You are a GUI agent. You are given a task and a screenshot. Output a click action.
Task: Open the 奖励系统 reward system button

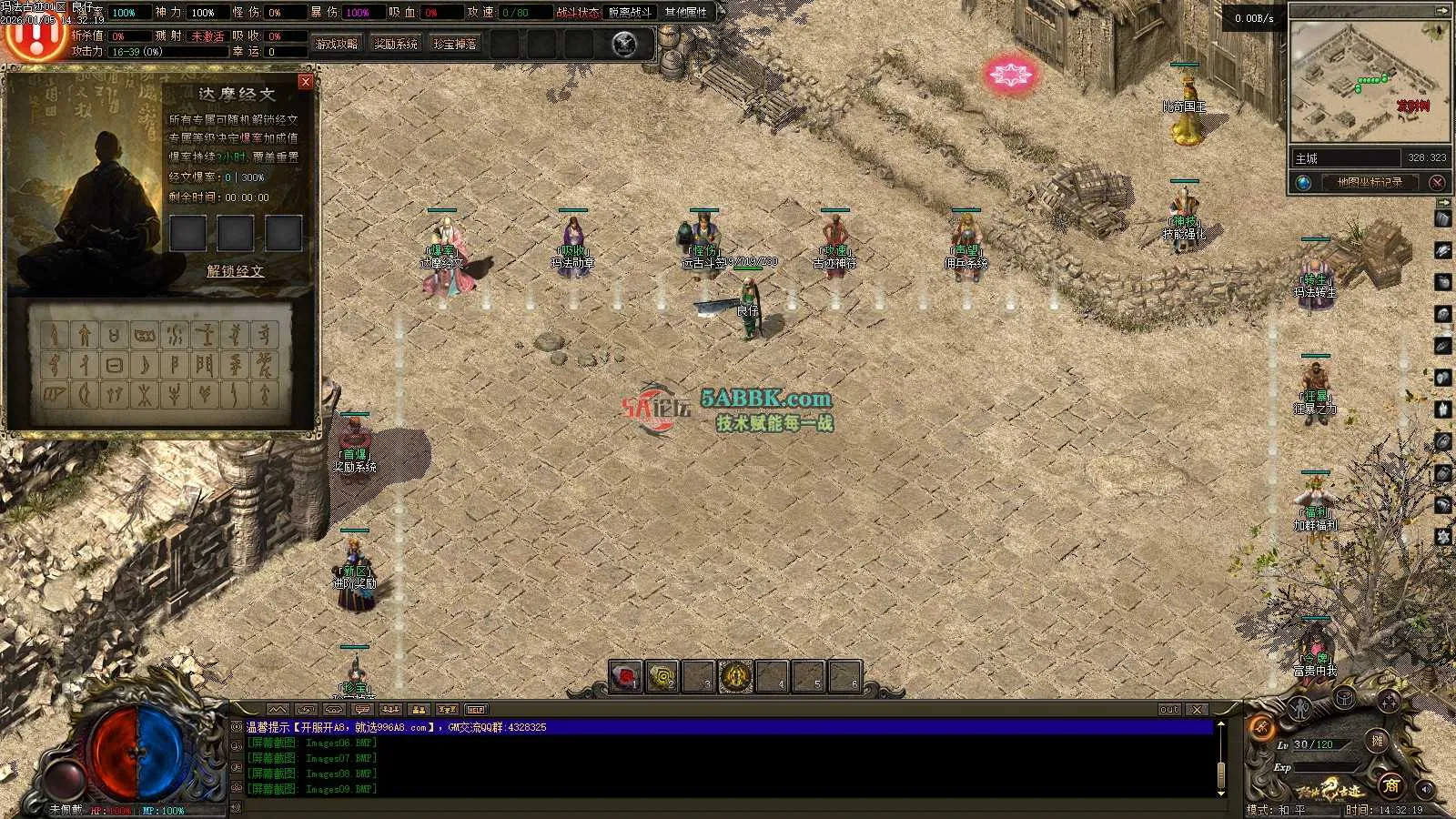click(x=396, y=45)
